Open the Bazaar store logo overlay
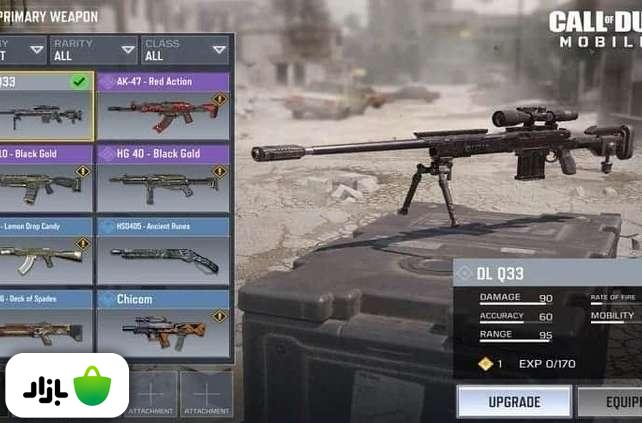The height and width of the screenshot is (423, 642). click(x=67, y=386)
